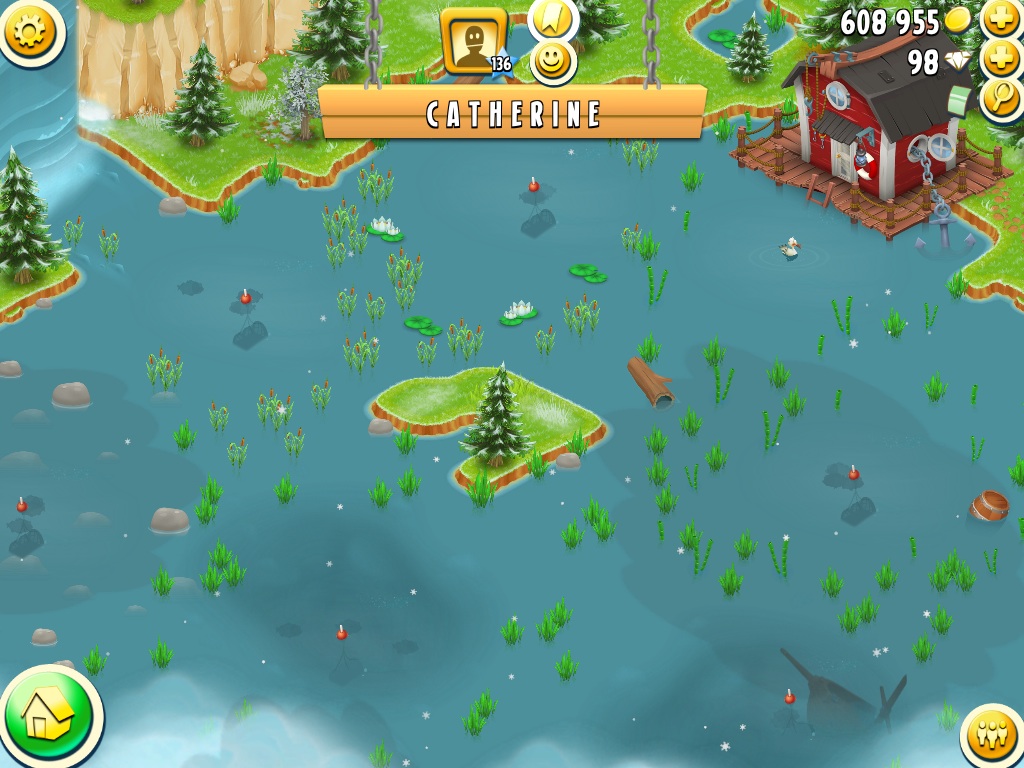Click the smiley face button

coord(552,61)
